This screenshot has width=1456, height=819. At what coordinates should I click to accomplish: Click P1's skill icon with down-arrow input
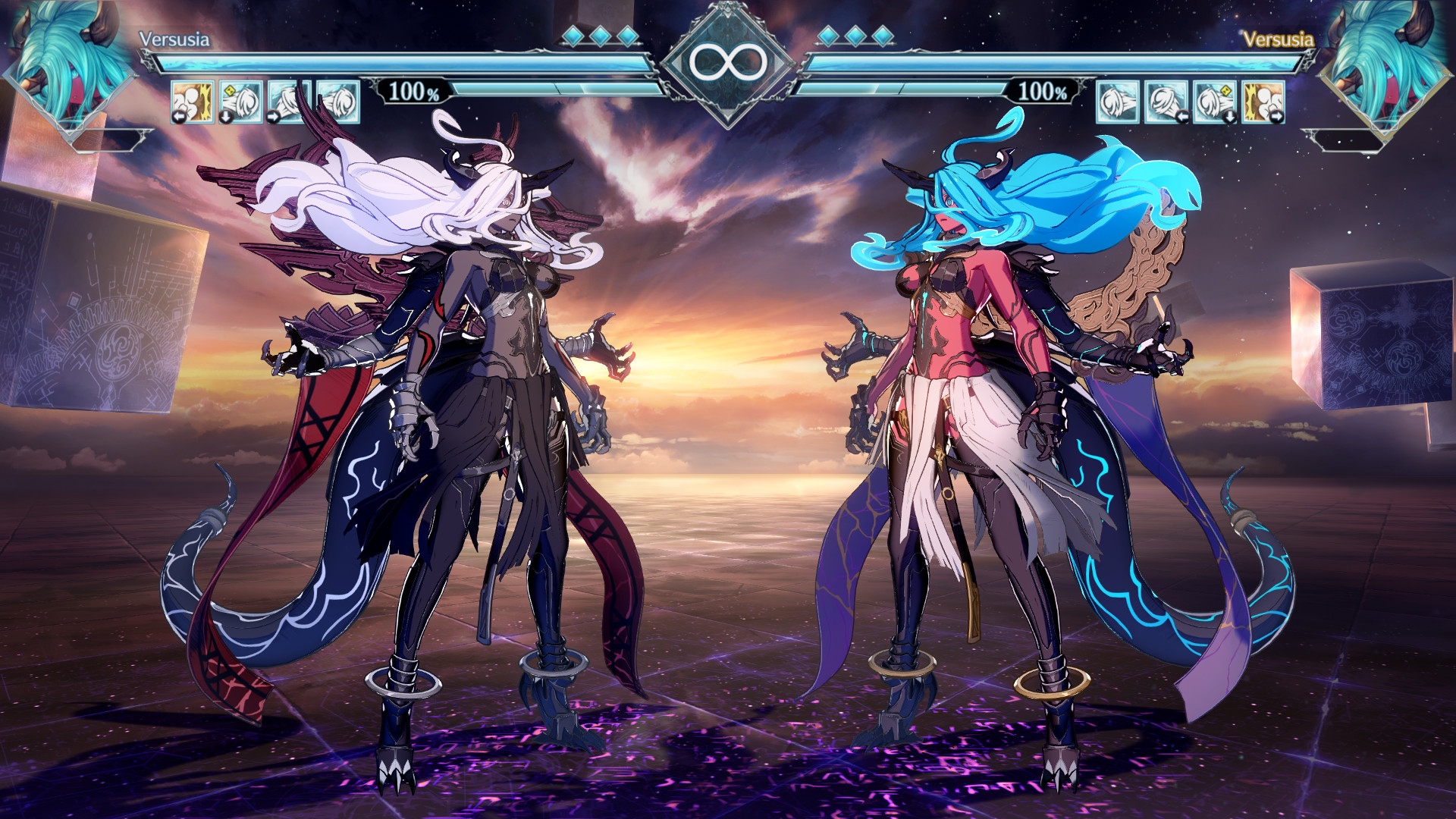(240, 102)
